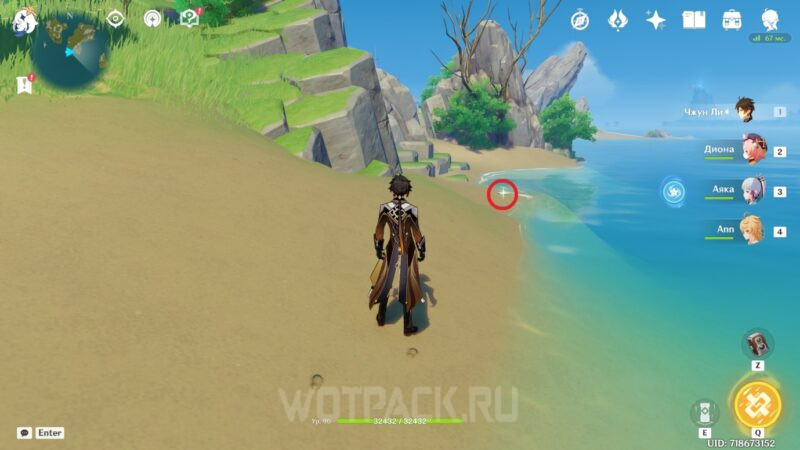Open the inventory backpack
800x450 pixels.
tap(732, 19)
